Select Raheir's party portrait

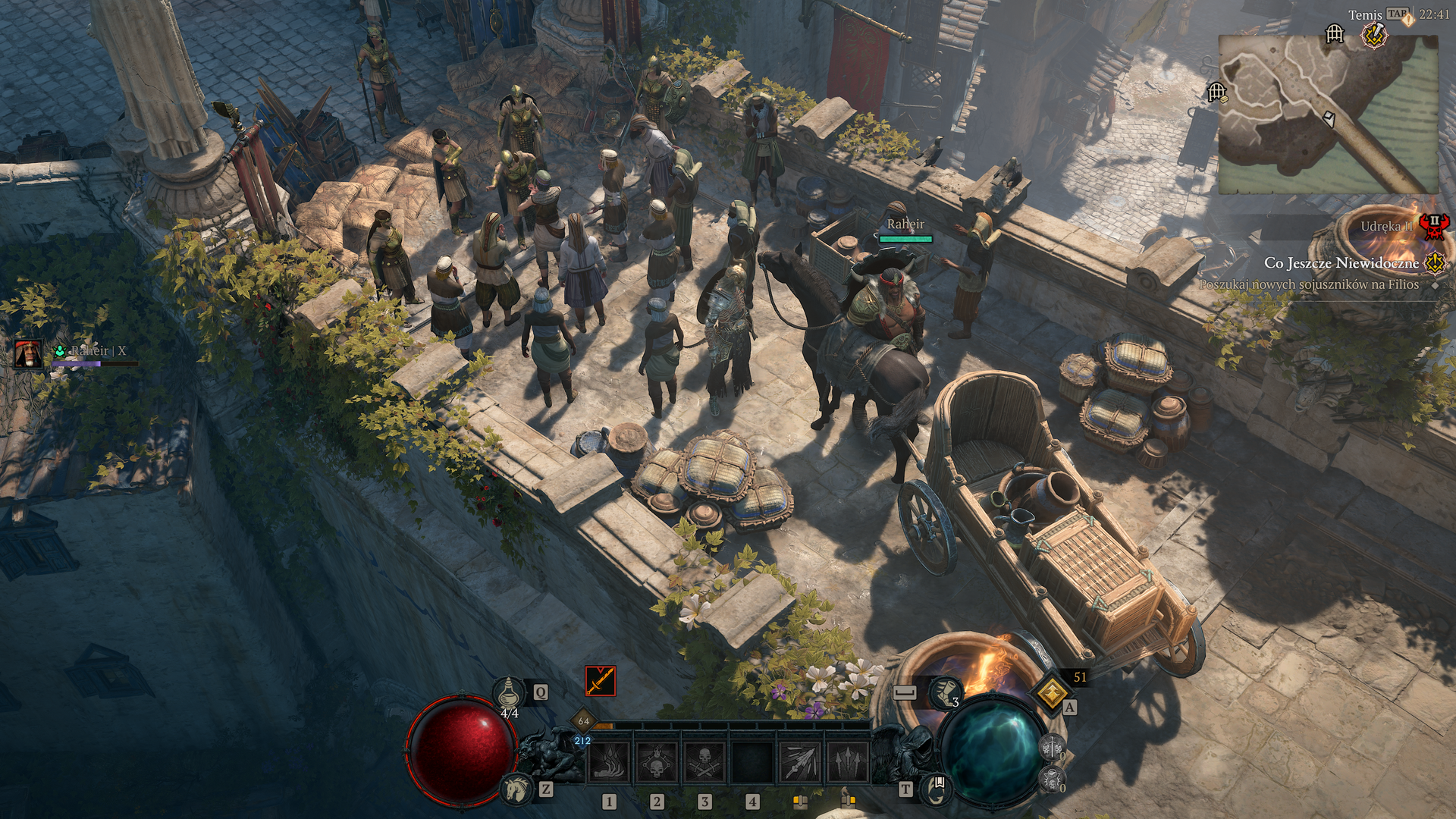29,353
